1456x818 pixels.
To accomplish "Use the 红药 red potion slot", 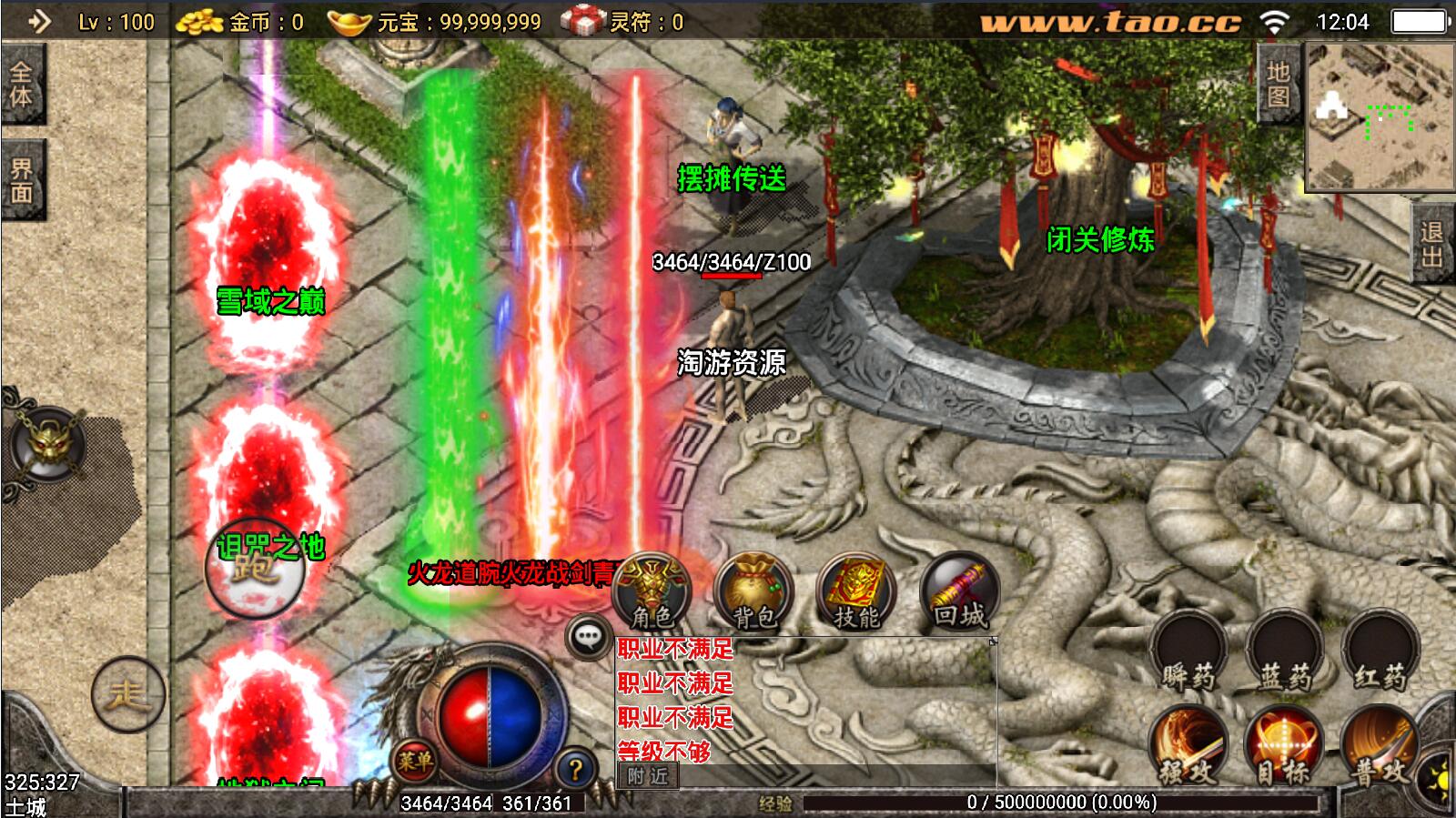I will [1380, 653].
